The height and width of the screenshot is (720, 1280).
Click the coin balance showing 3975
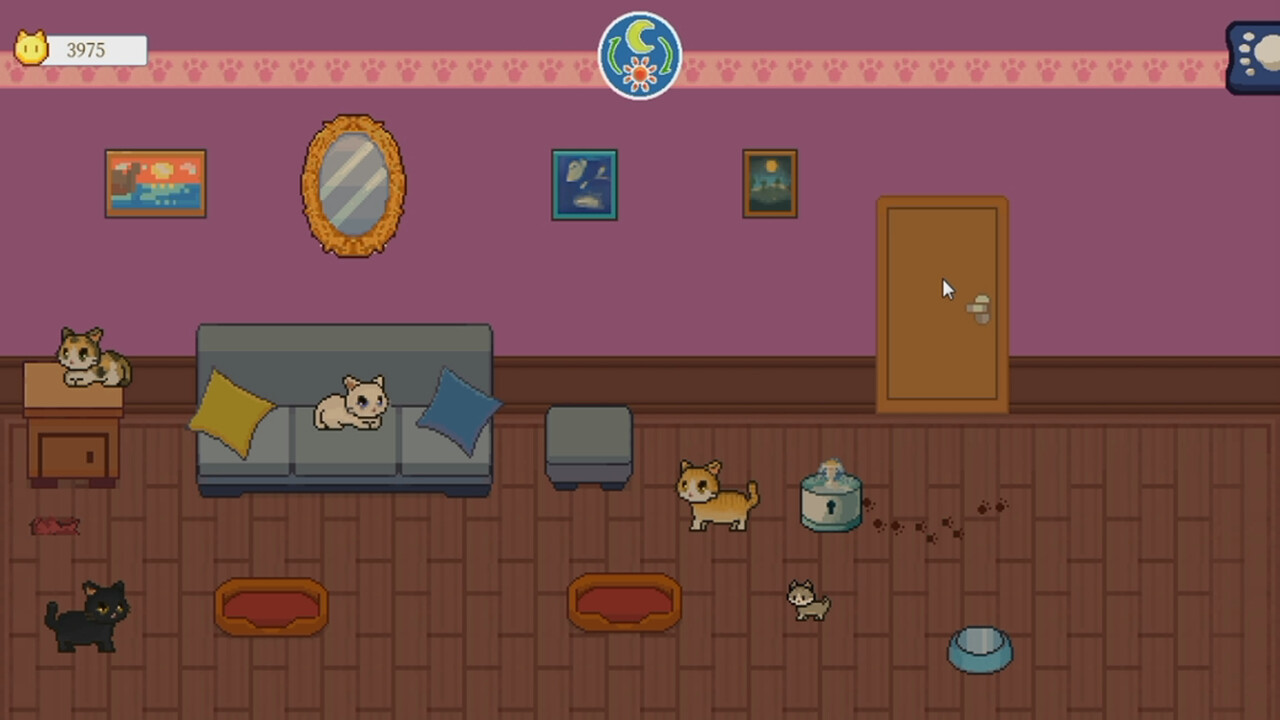click(x=86, y=50)
